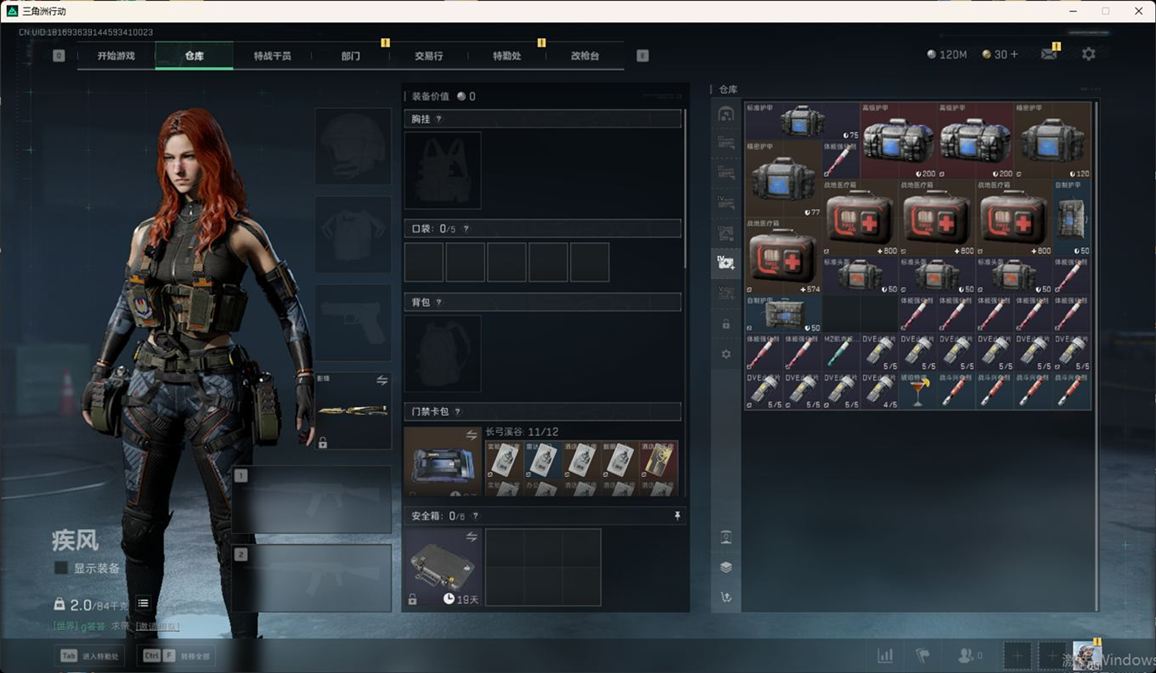Select the 特勤处 tab

pyautogui.click(x=507, y=56)
